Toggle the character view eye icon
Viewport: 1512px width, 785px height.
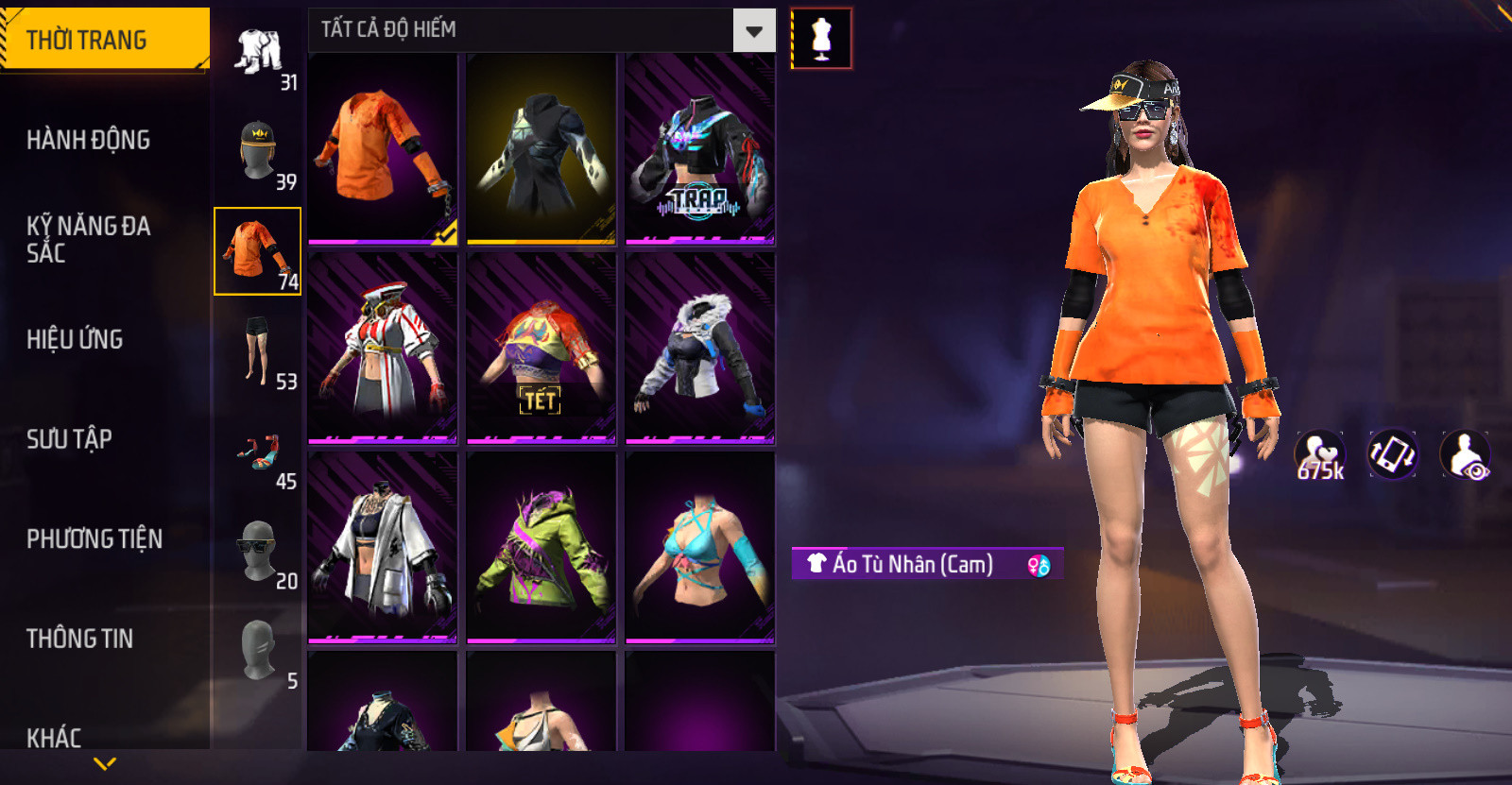tap(1466, 454)
